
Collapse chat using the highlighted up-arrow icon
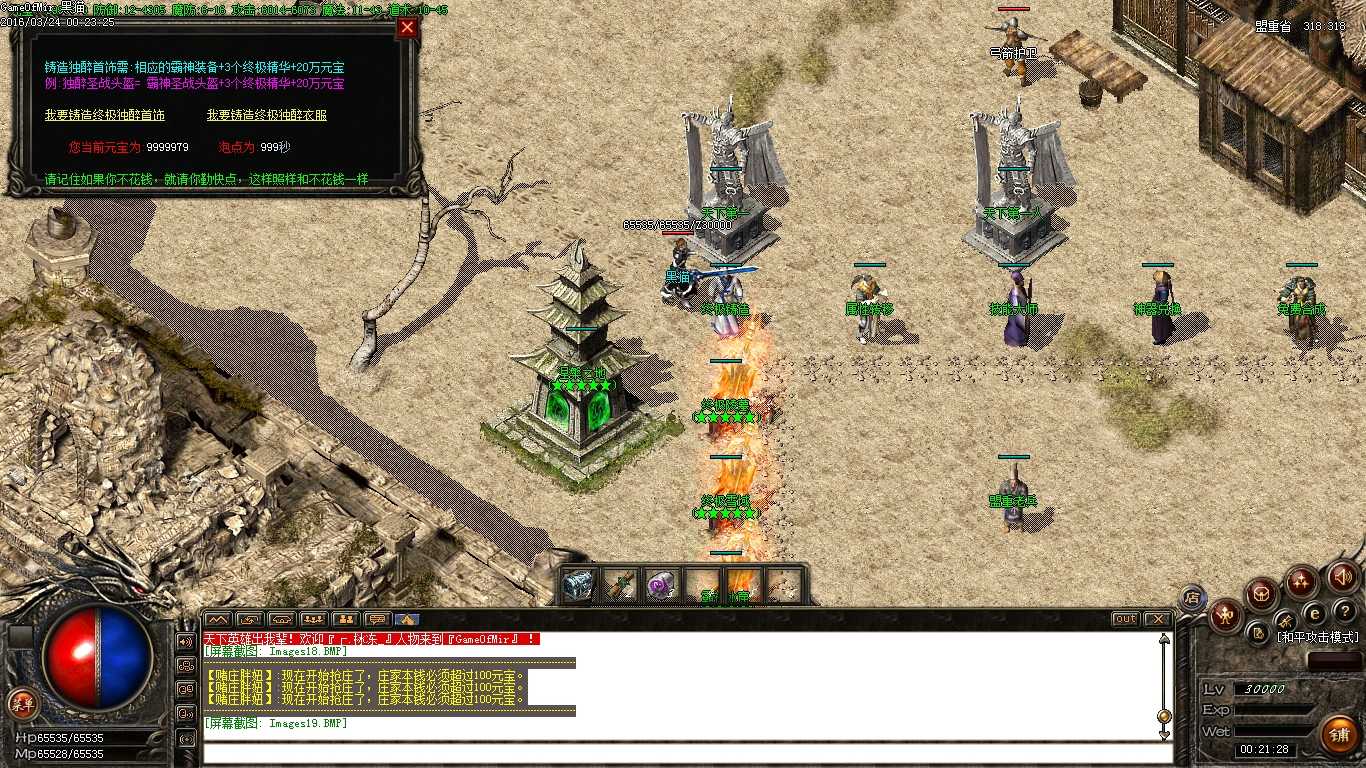[406, 618]
